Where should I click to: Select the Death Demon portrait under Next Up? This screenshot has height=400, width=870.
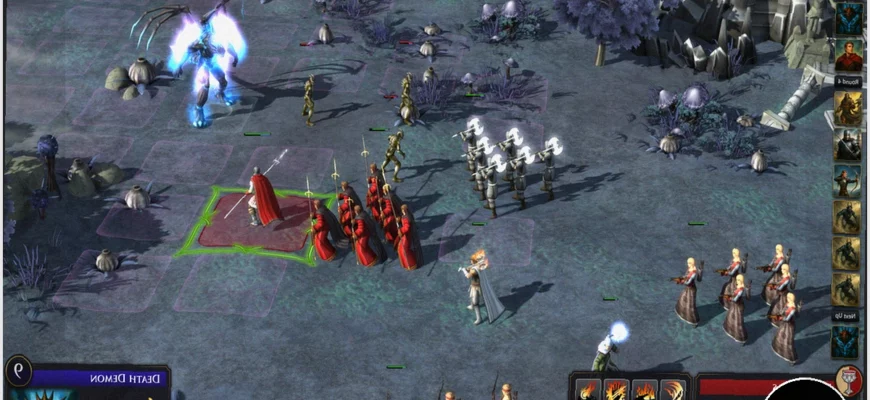pos(847,343)
